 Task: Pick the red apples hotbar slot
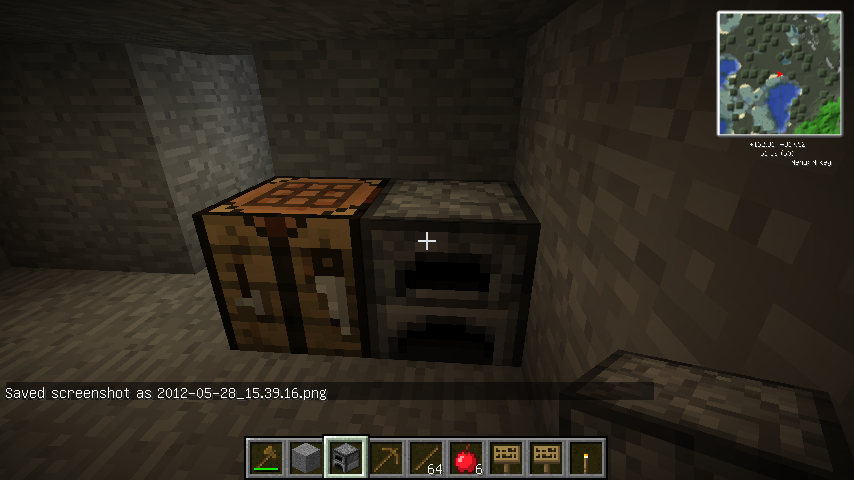(467, 458)
